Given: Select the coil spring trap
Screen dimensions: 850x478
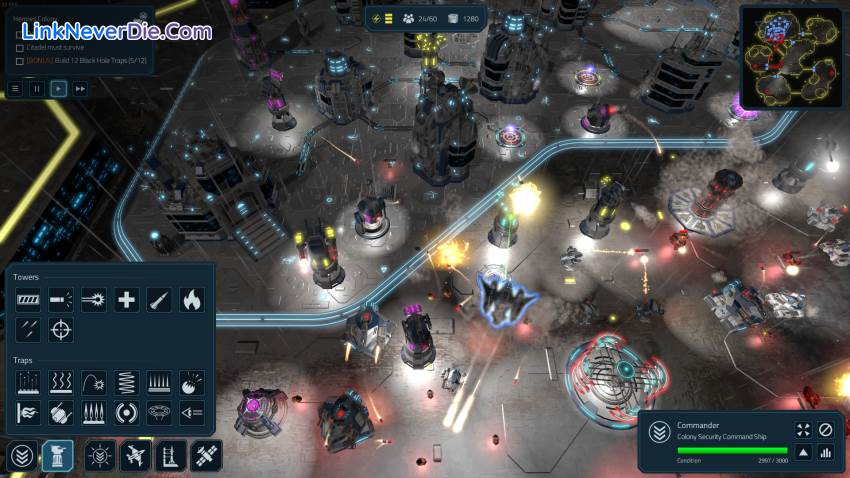Looking at the screenshot, I should click(126, 382).
